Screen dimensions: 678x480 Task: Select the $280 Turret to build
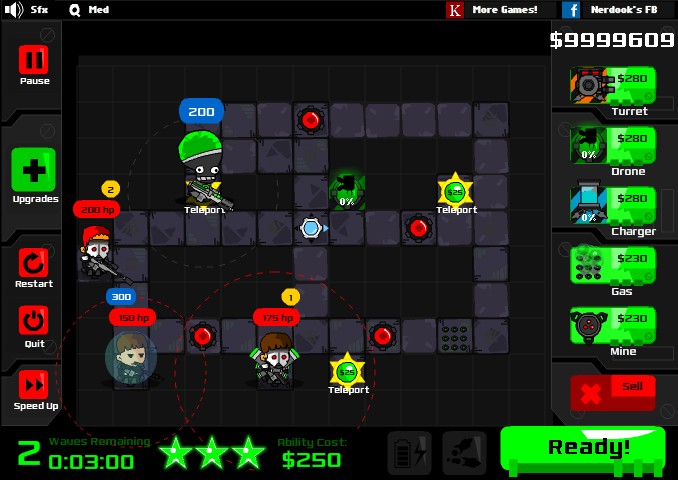(x=613, y=84)
